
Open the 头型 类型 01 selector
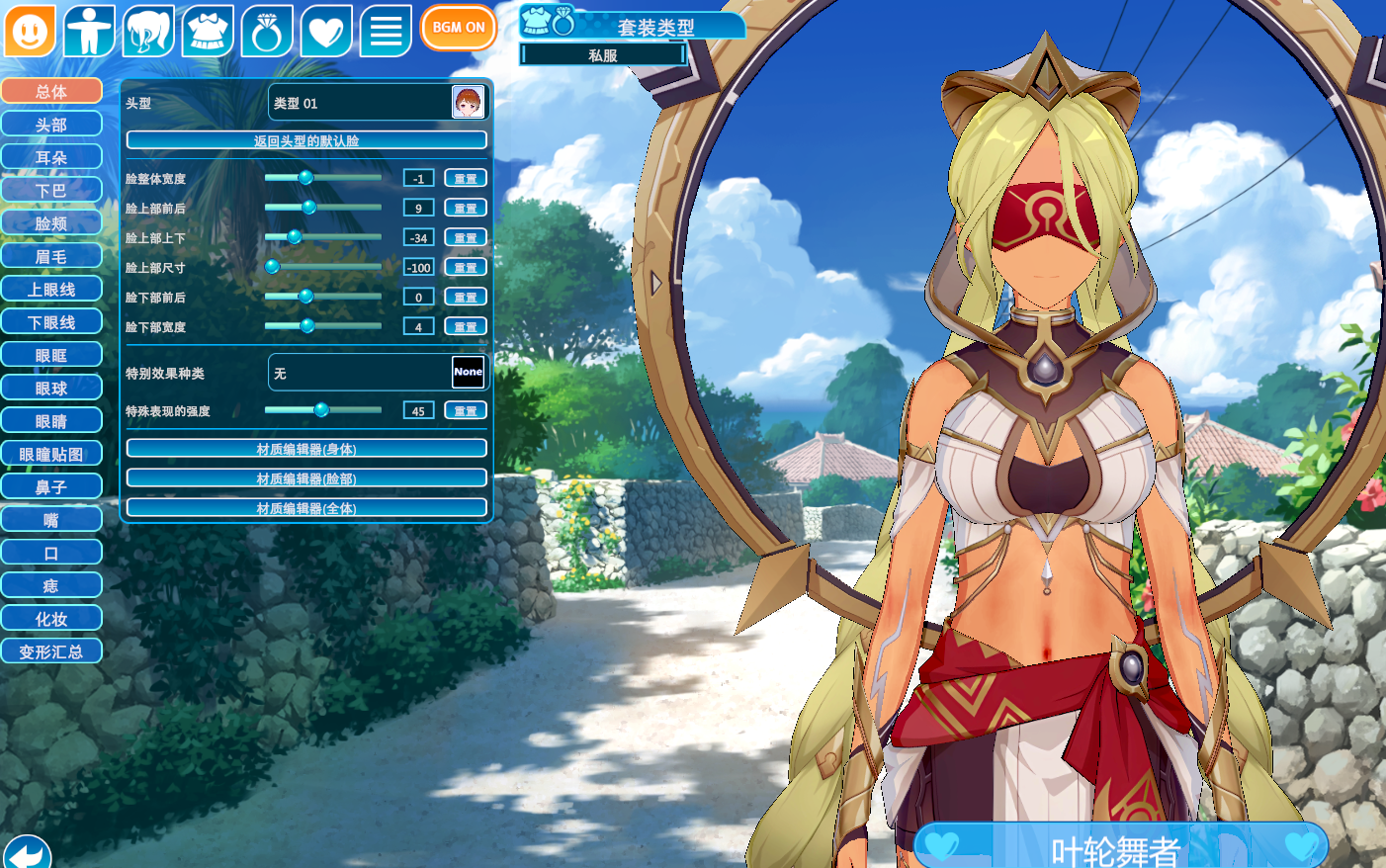pos(378,102)
